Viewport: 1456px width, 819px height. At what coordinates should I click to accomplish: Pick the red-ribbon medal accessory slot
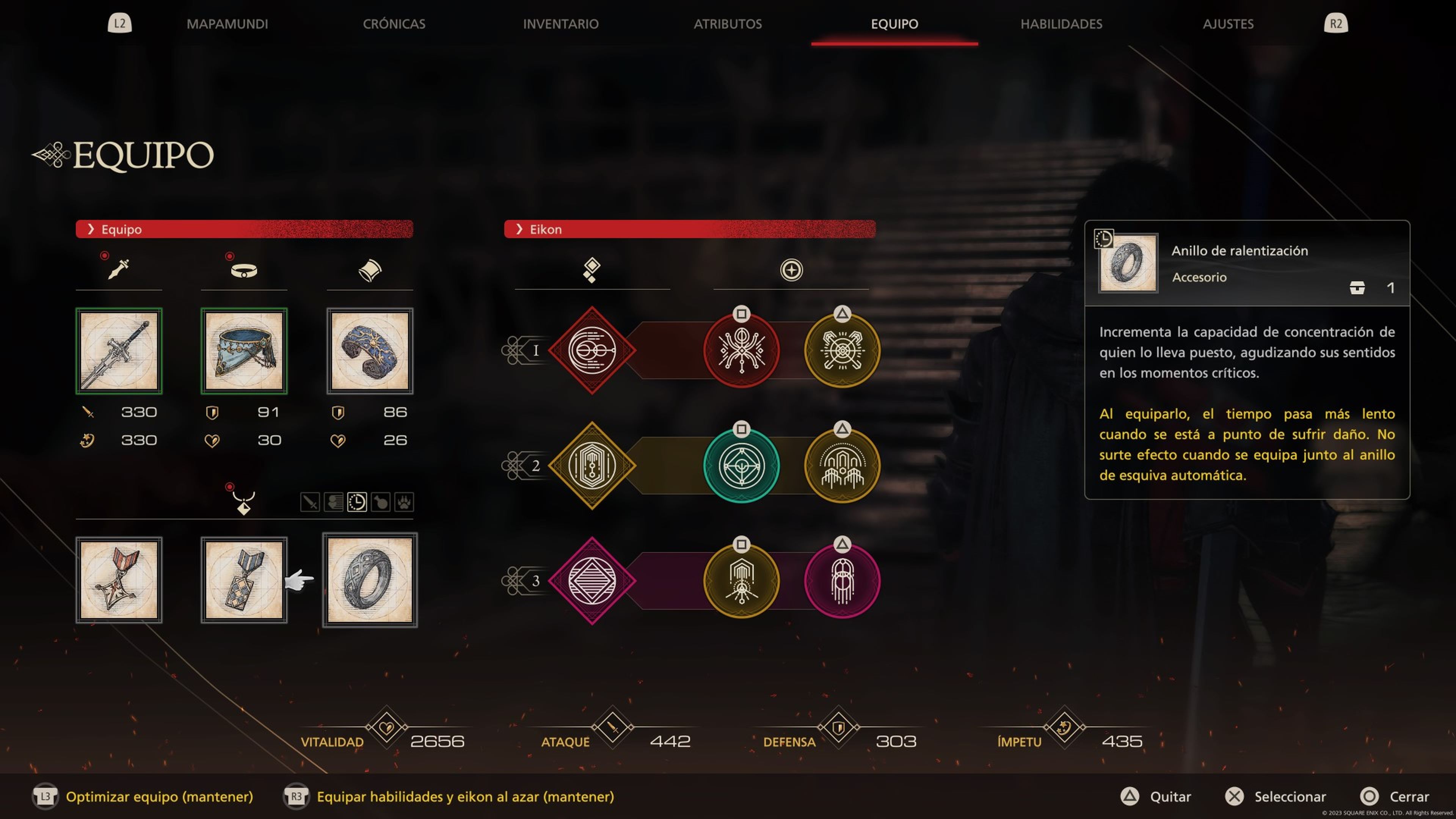pos(119,580)
